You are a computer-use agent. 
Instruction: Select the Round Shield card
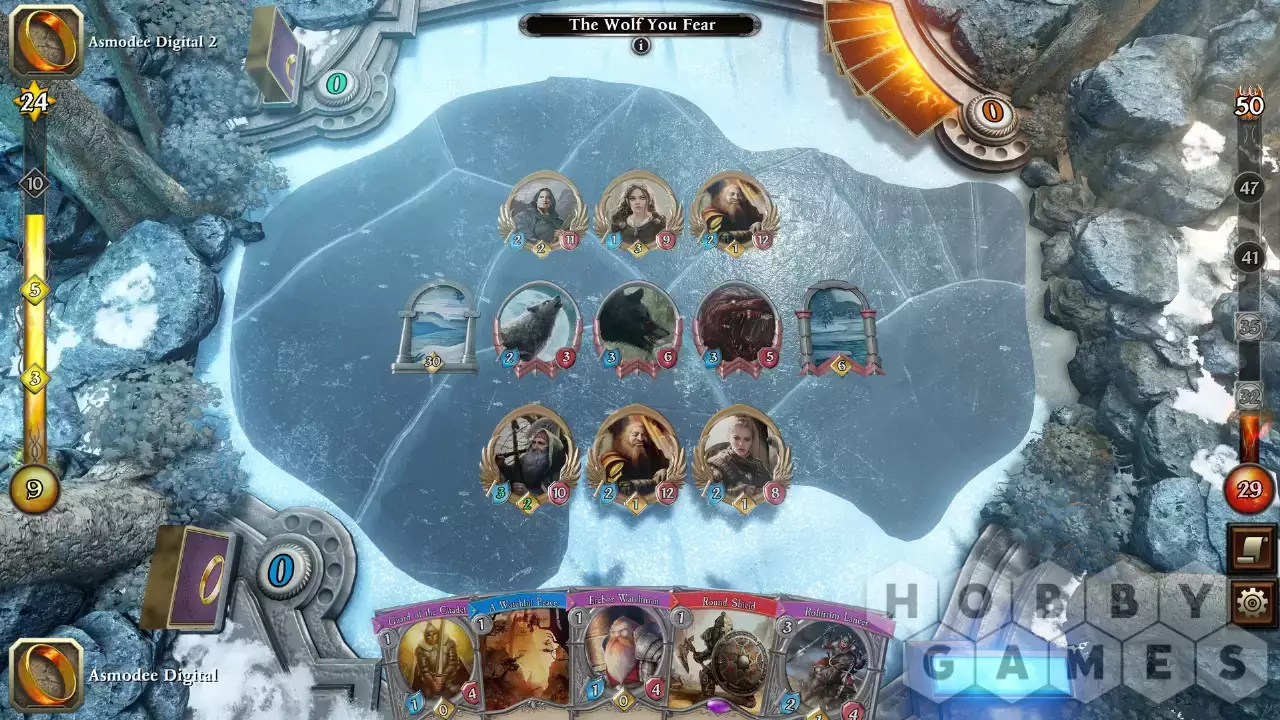click(x=720, y=658)
